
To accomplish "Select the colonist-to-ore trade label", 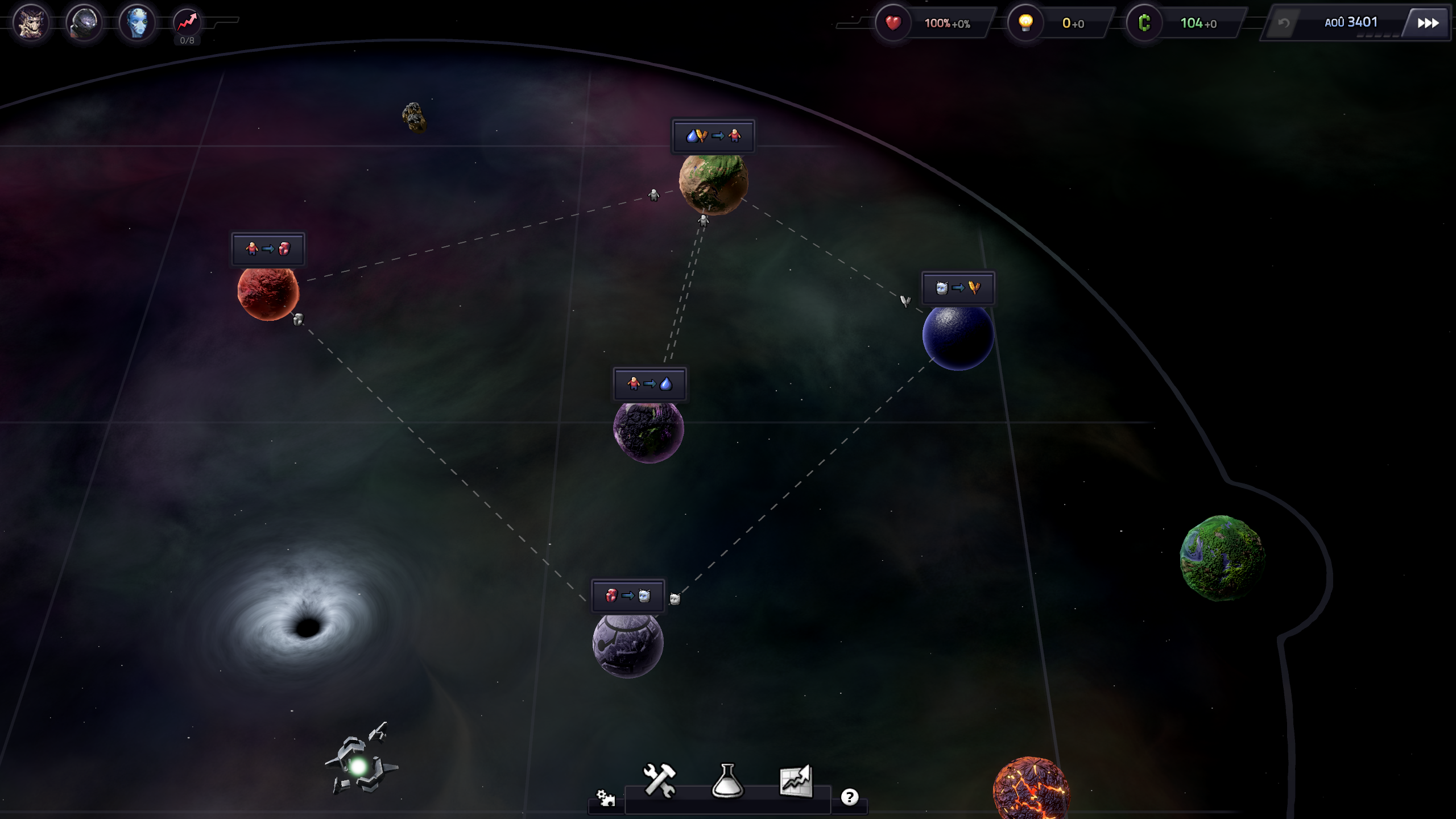I will 268,249.
